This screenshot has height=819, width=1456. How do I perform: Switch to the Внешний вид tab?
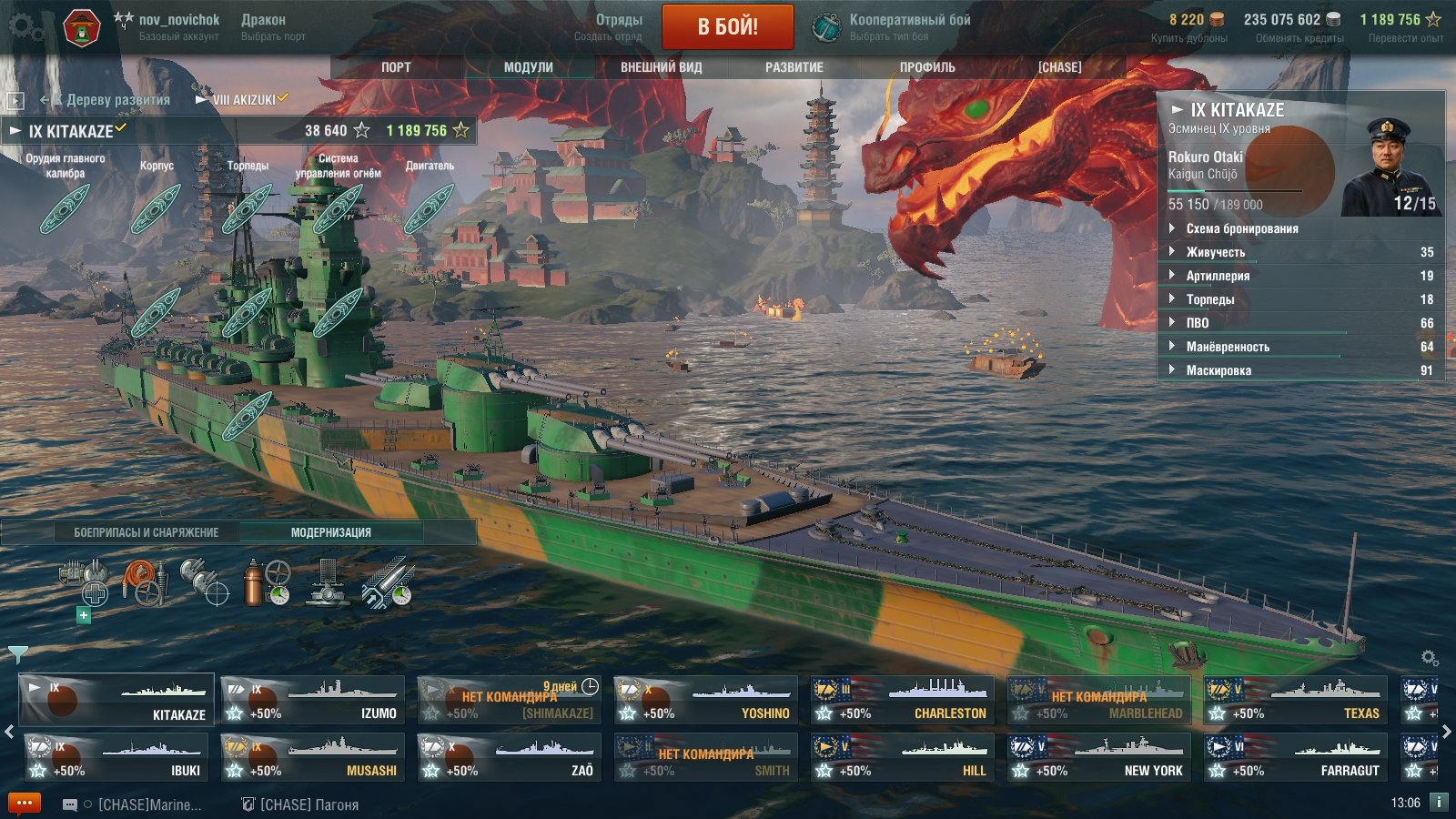pos(661,67)
